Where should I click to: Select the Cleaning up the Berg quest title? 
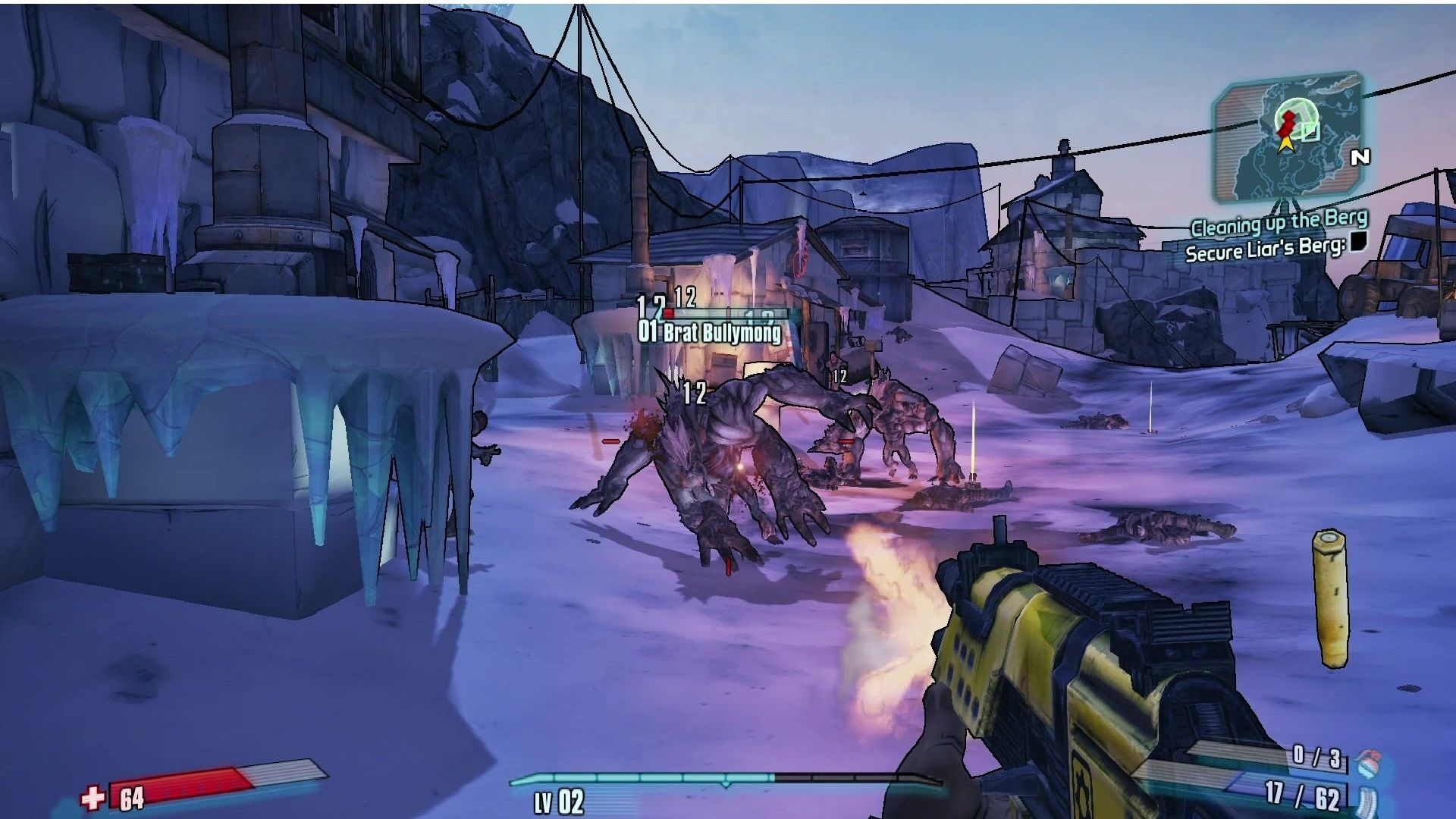coord(1279,224)
